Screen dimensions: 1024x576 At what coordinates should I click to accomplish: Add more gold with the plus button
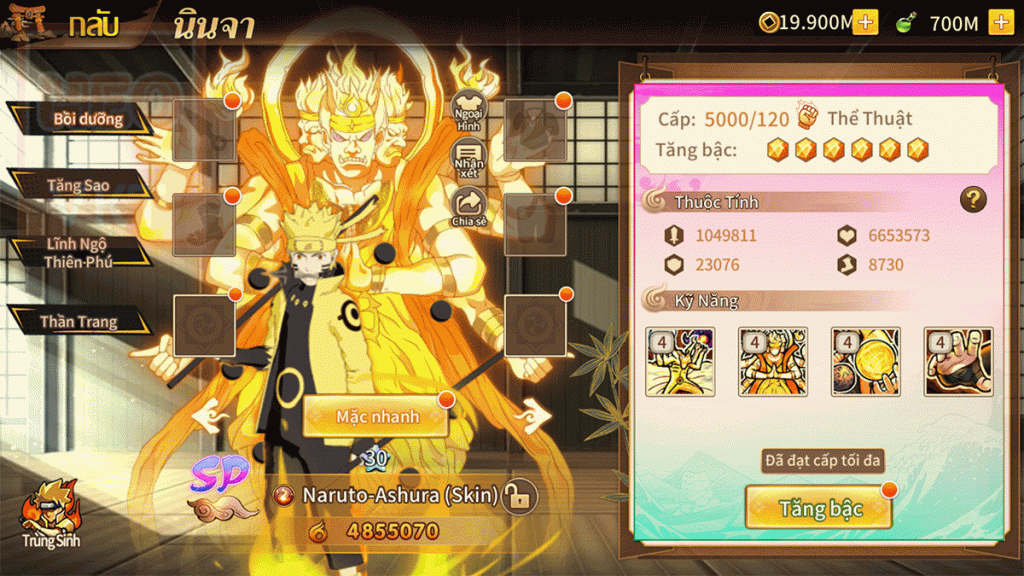coord(865,22)
